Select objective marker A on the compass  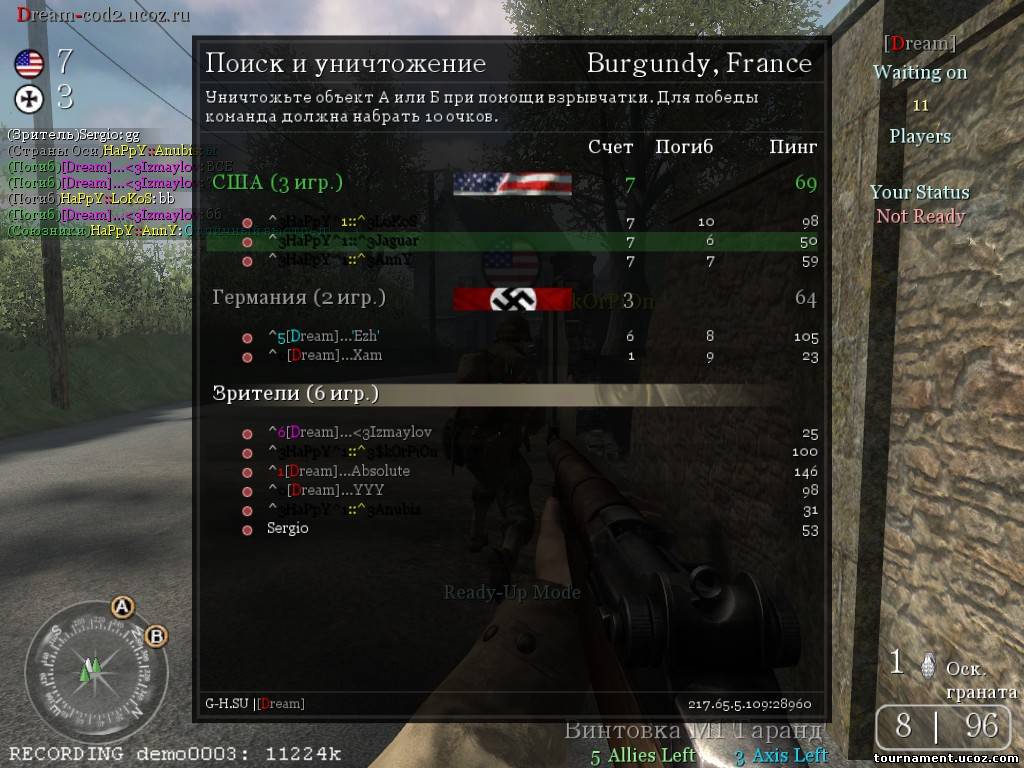pos(122,606)
